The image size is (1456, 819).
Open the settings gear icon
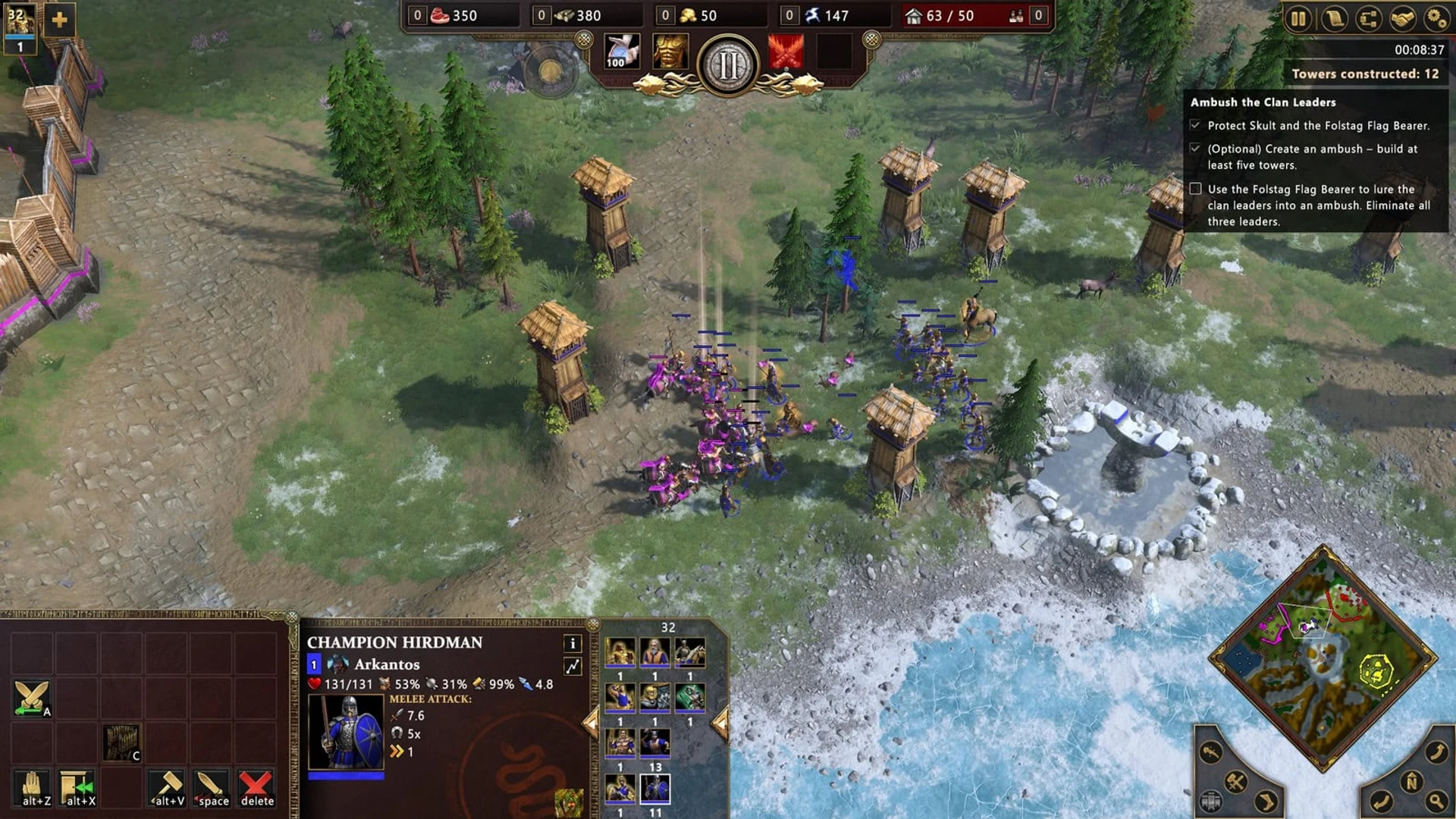coord(1438,18)
